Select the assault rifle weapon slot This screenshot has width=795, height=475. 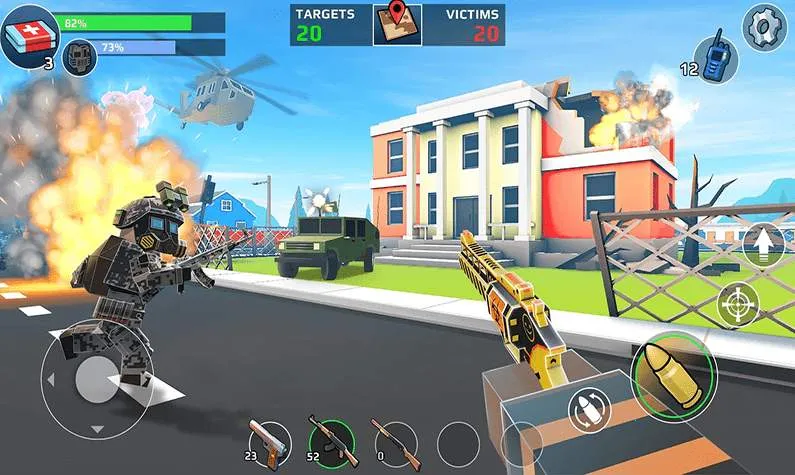(x=328, y=439)
